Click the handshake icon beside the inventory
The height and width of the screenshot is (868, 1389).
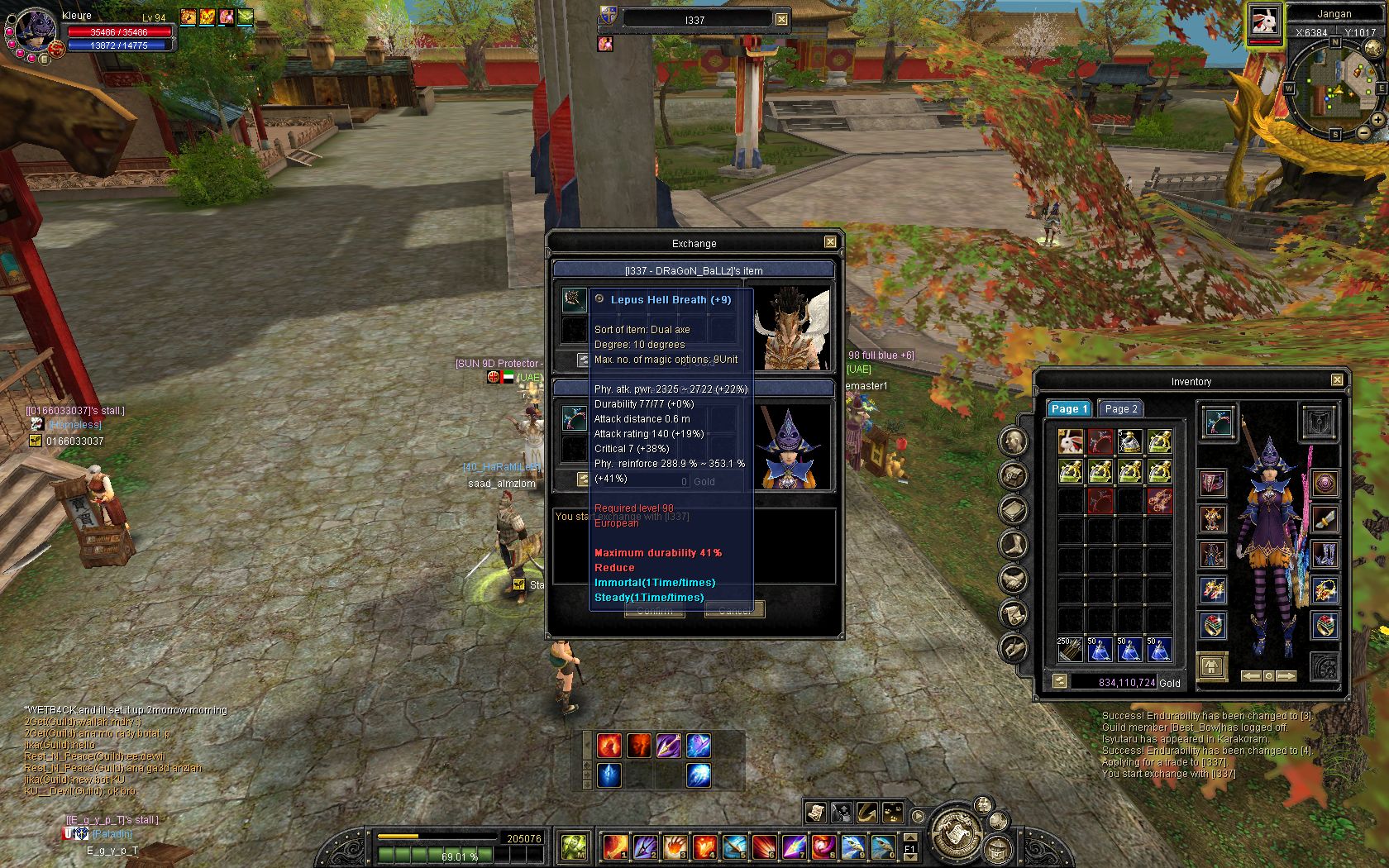1014,579
